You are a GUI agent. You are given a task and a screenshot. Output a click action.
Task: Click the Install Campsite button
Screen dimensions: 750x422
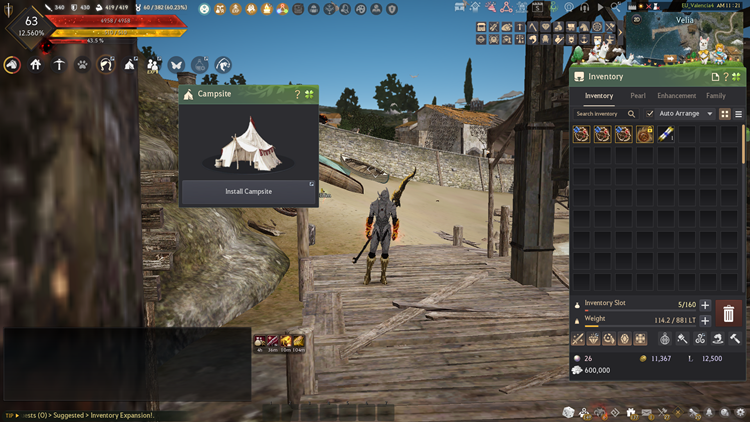point(249,191)
